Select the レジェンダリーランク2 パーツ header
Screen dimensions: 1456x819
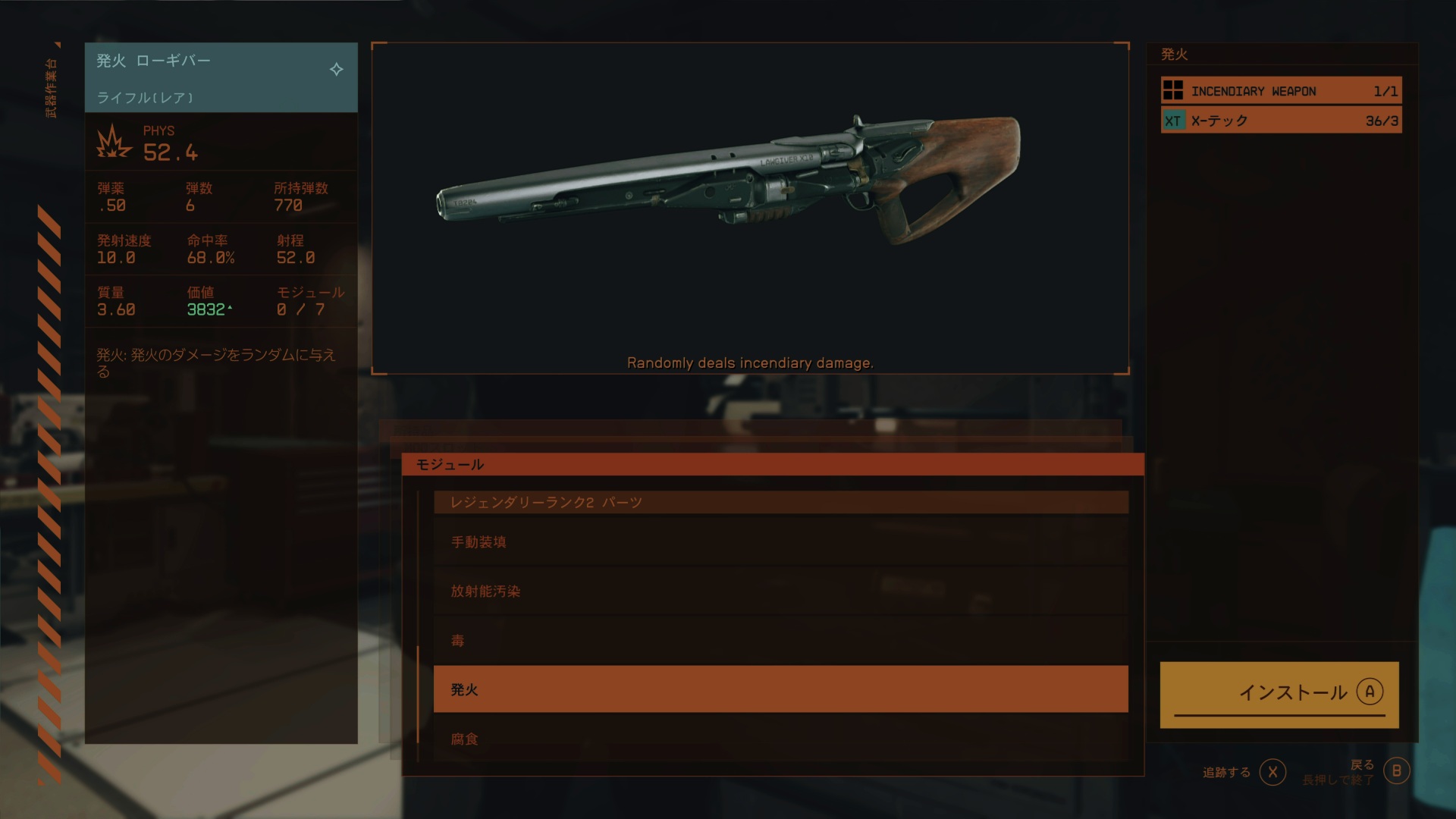(780, 502)
